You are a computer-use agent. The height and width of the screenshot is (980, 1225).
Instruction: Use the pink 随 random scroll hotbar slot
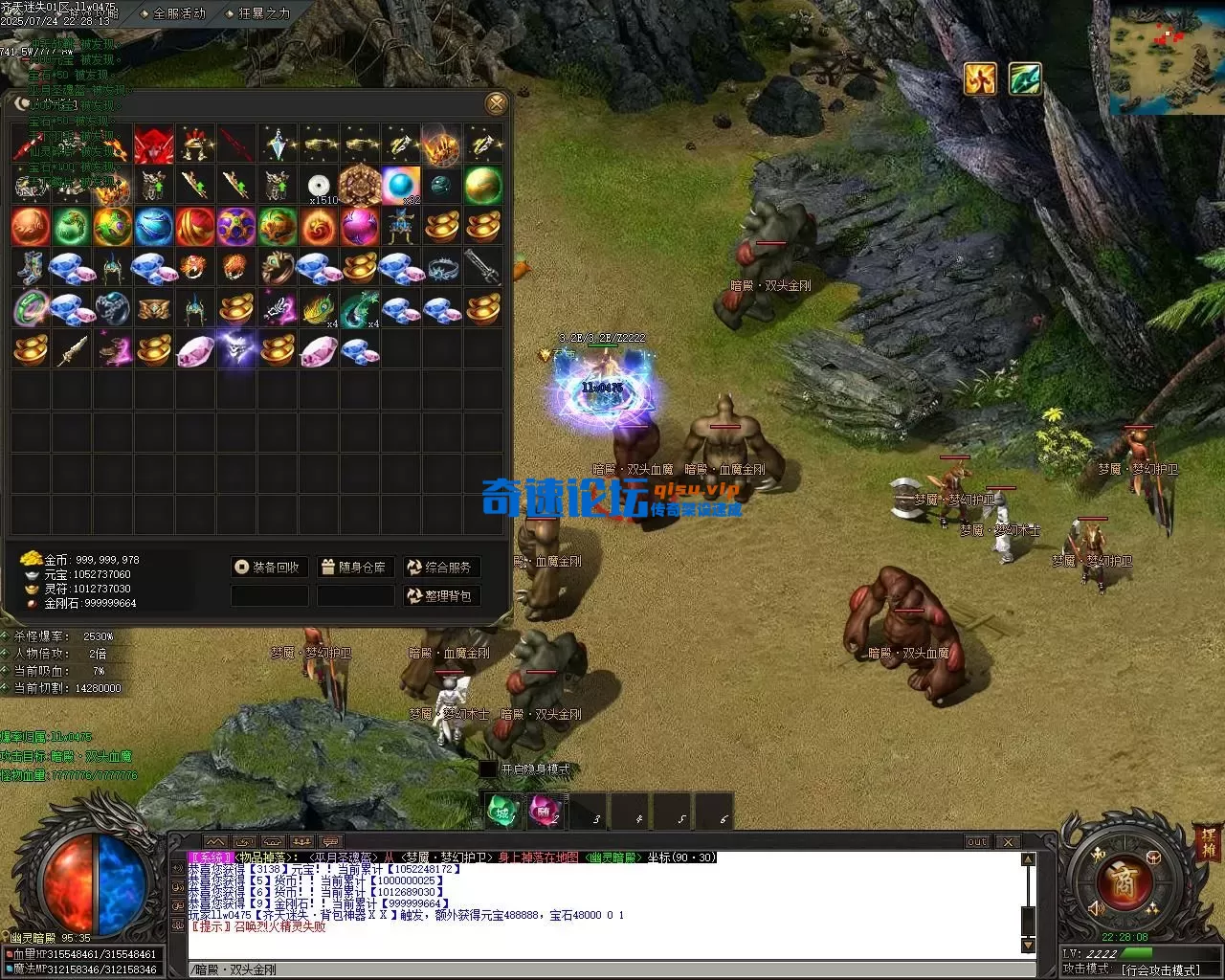point(545,812)
